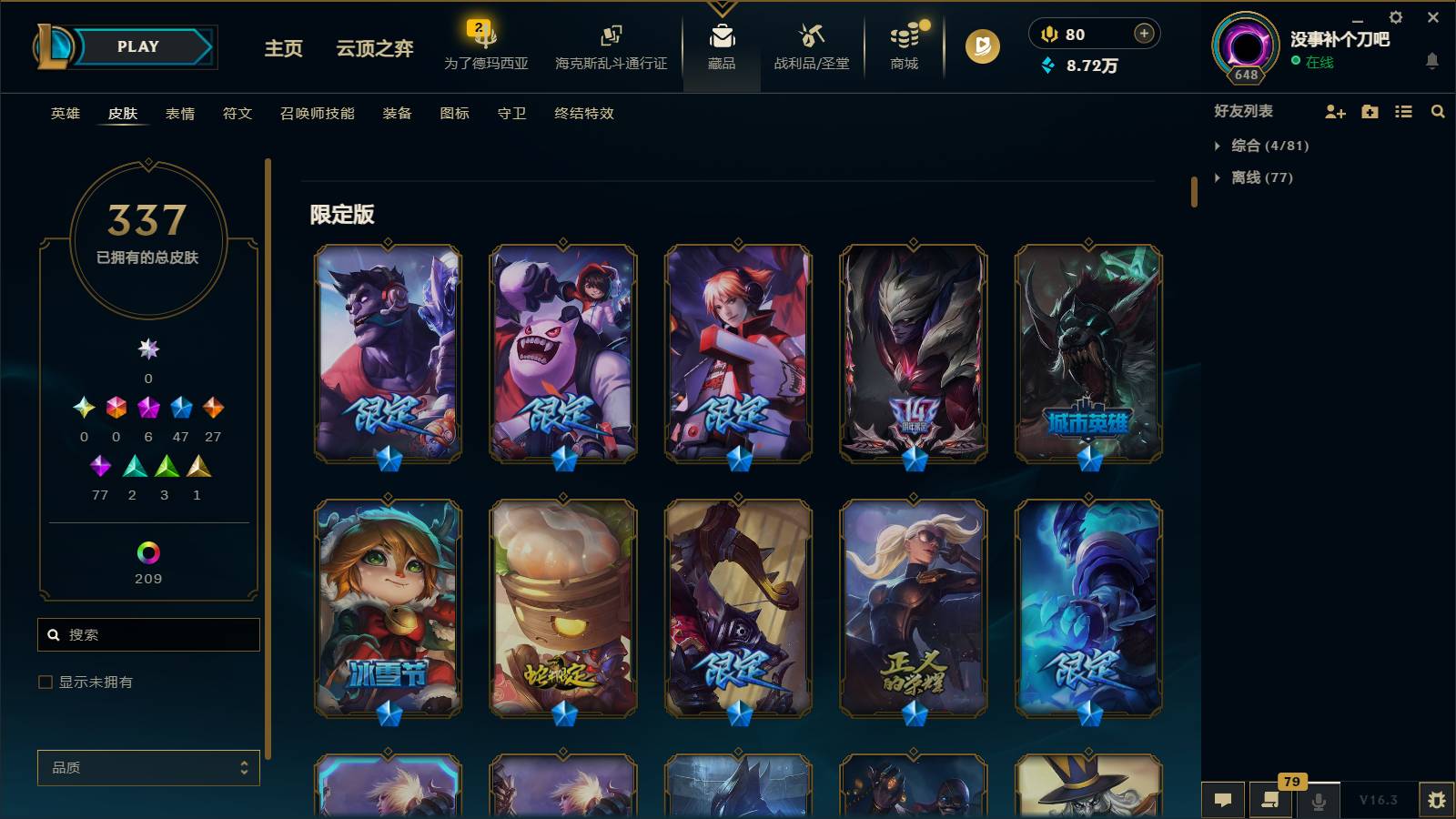Toggle the chat message panel
Screen dimensions: 1456x819
(1223, 801)
